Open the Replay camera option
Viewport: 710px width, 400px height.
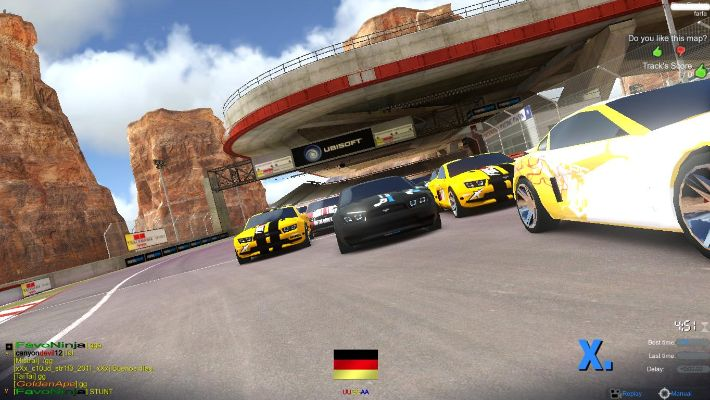point(627,393)
